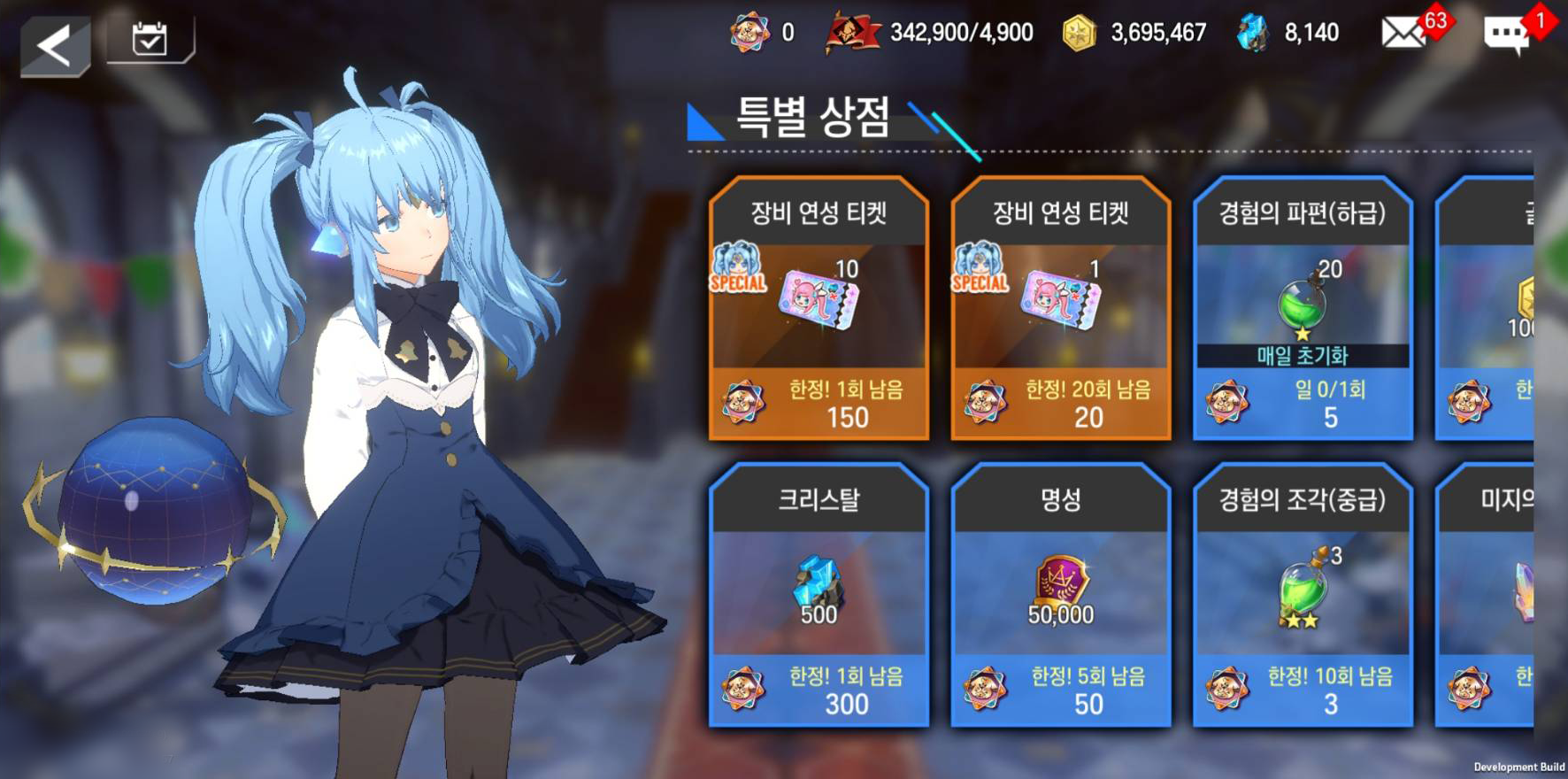Purchase 경험의 파편(하급) daily item

coord(1302,309)
